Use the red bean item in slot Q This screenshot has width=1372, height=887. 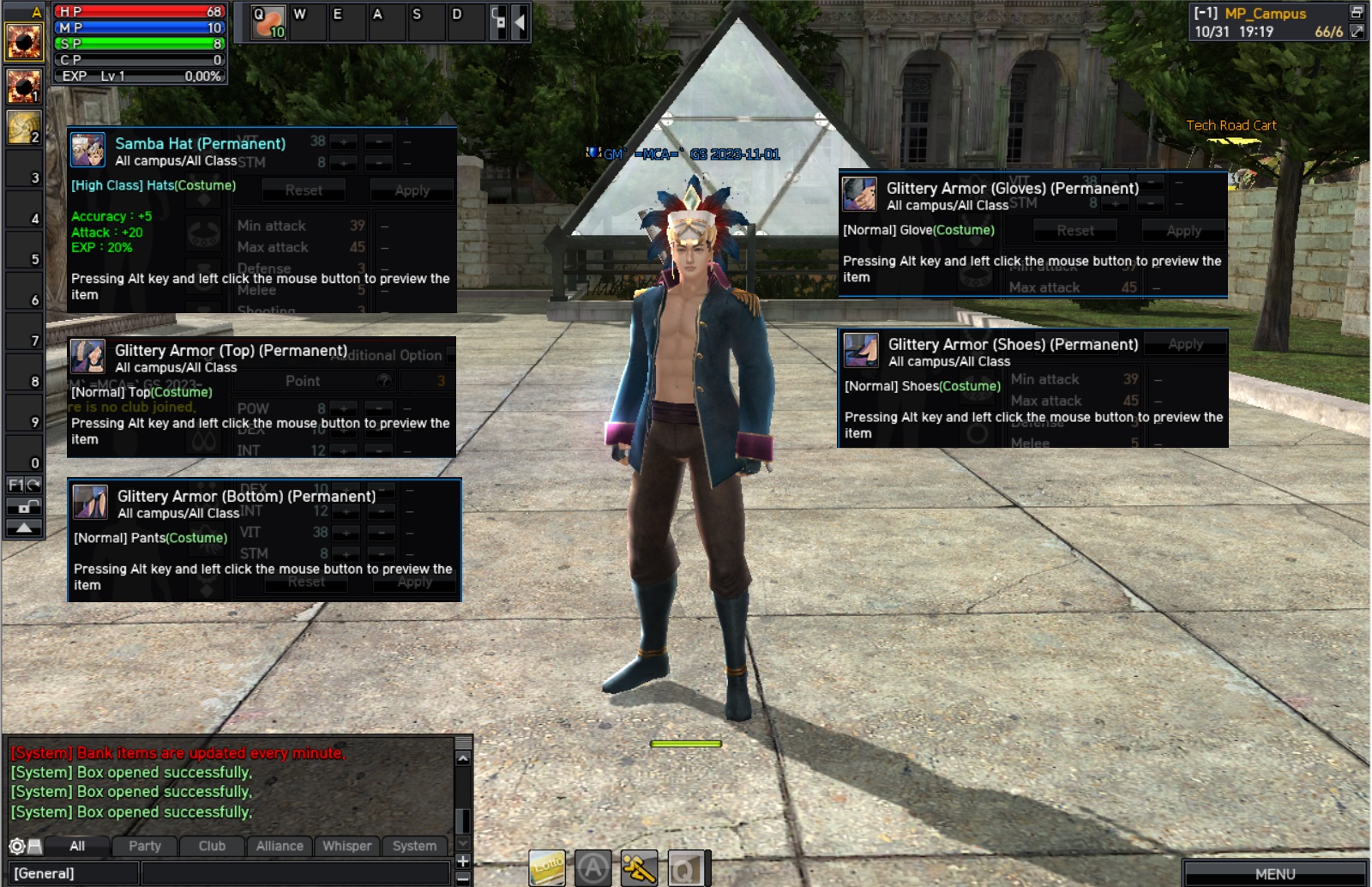268,22
